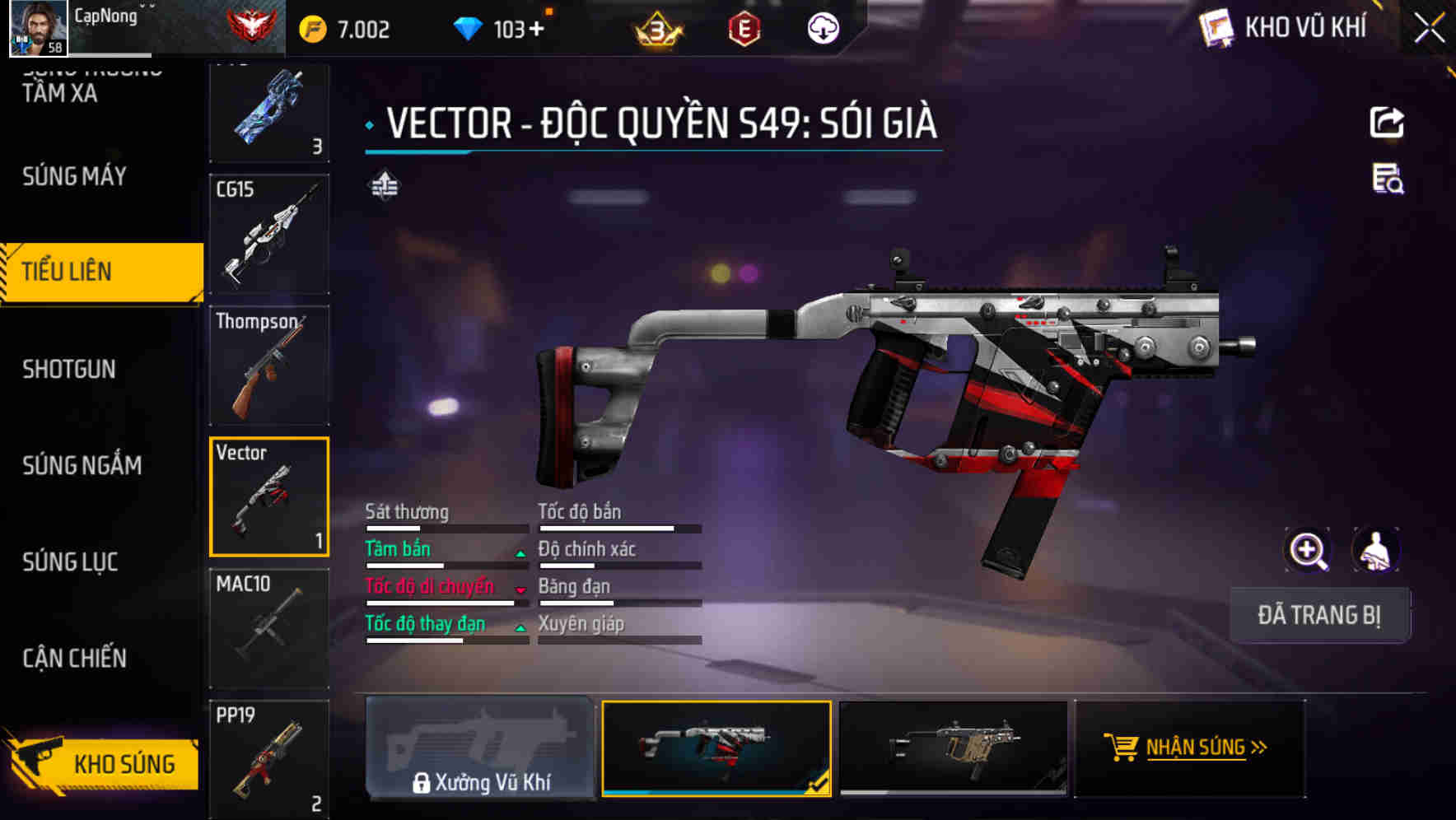The width and height of the screenshot is (1456, 820).
Task: Switch to the Súng Lục category
Action: [x=70, y=561]
